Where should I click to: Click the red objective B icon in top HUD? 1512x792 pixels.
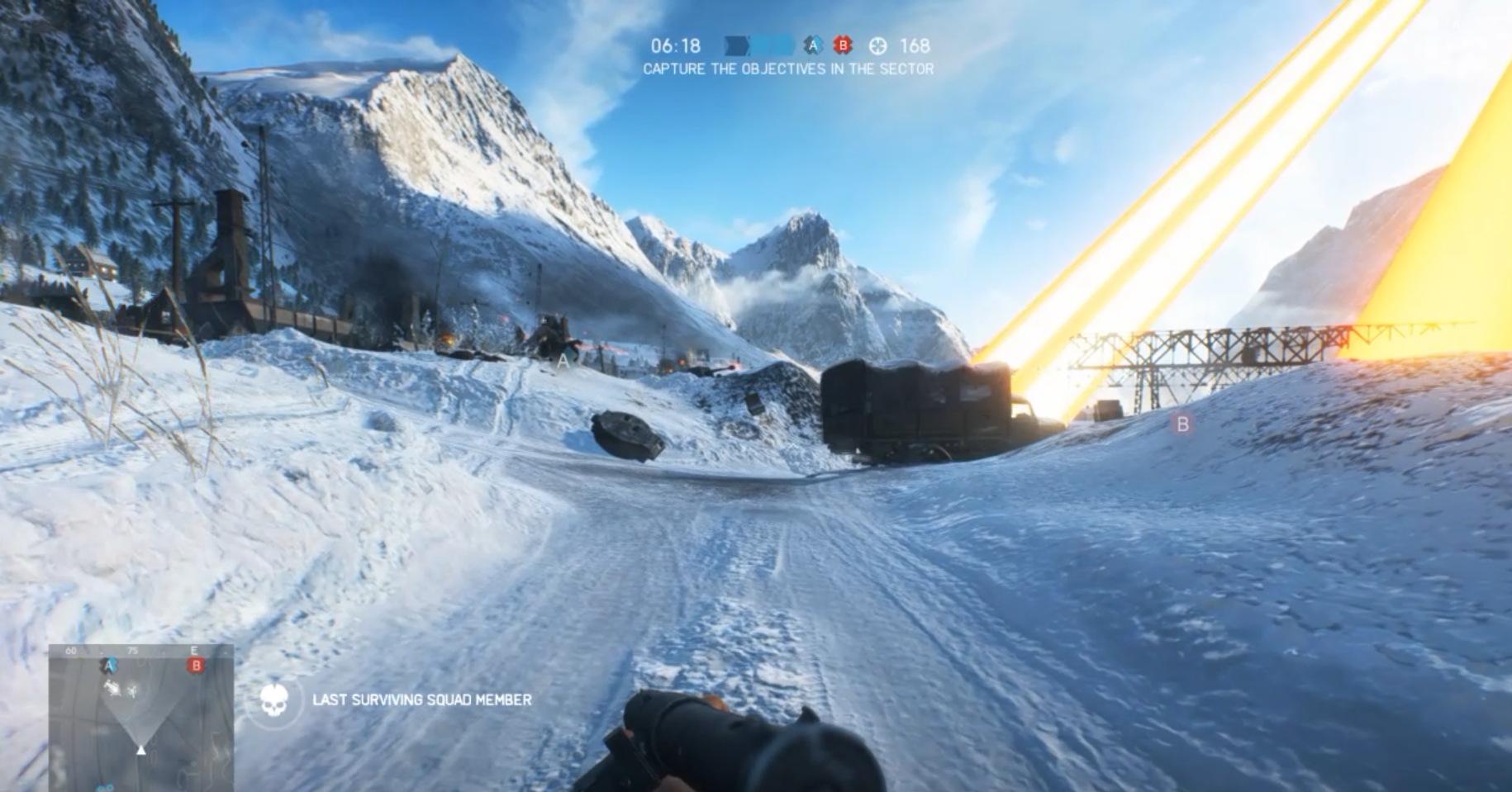point(842,46)
